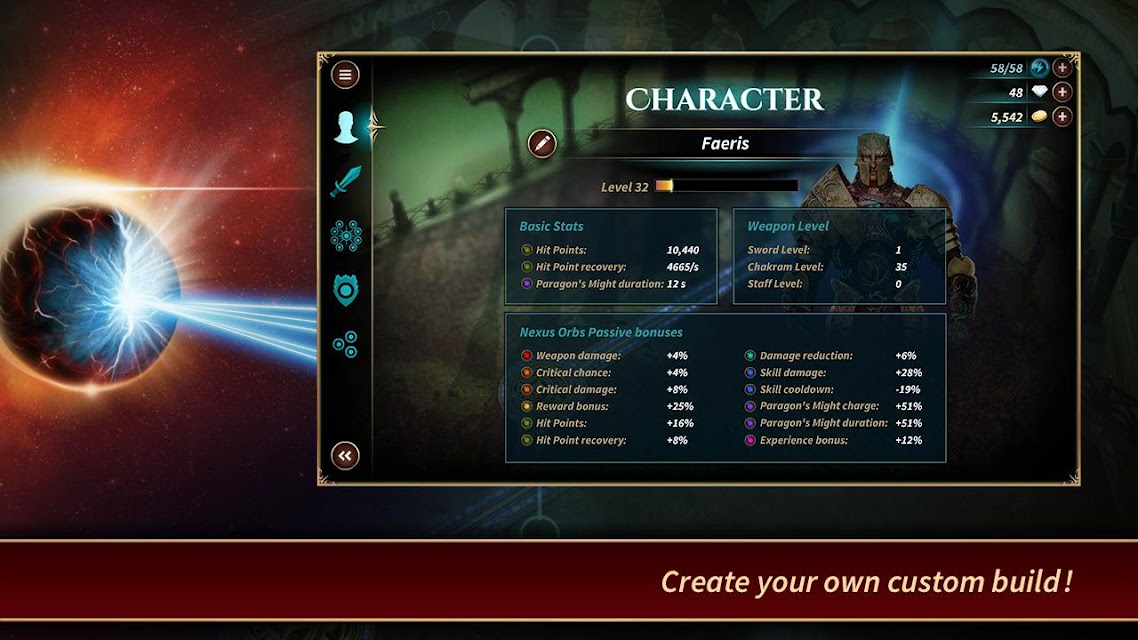Switch to the sword weapons tab

(346, 181)
